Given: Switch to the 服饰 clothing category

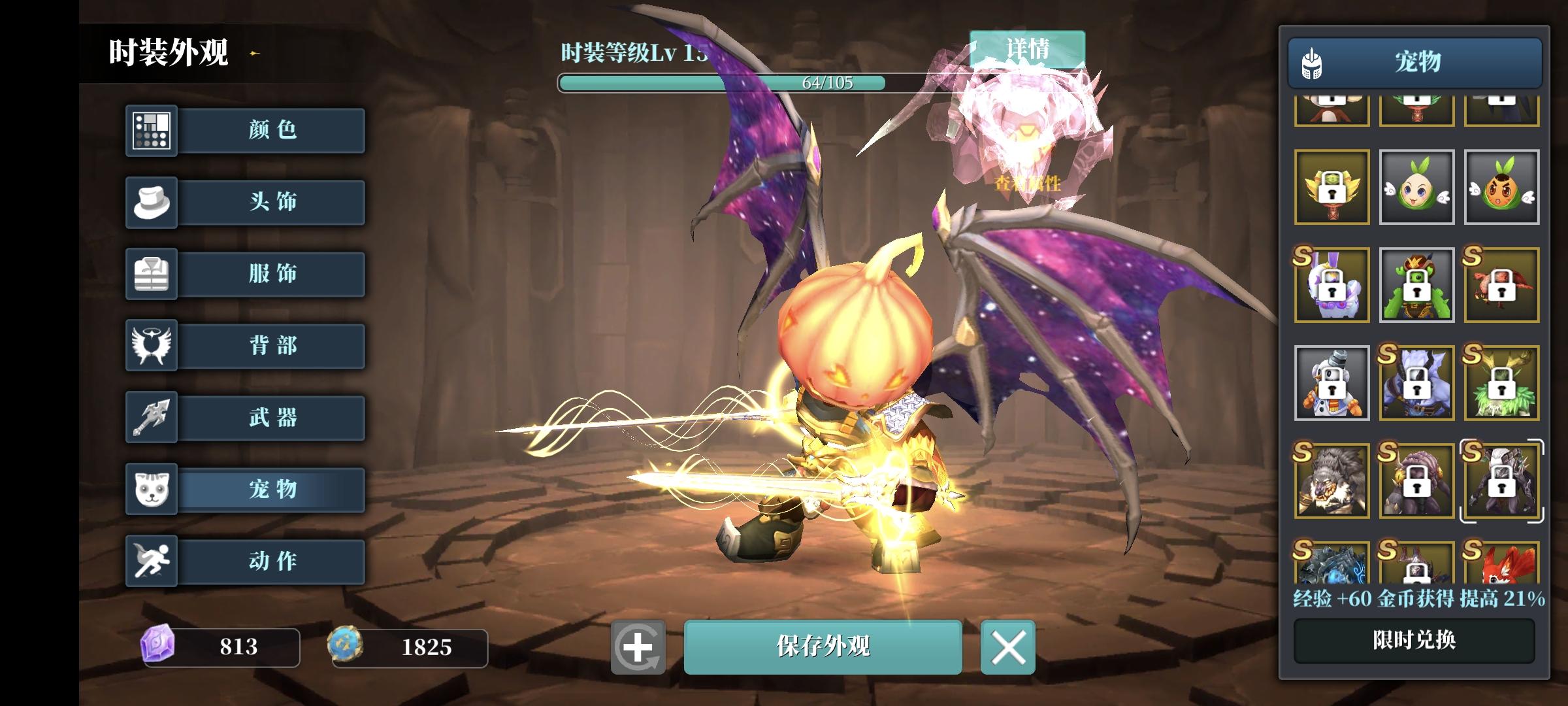Looking at the screenshot, I should (151, 274).
